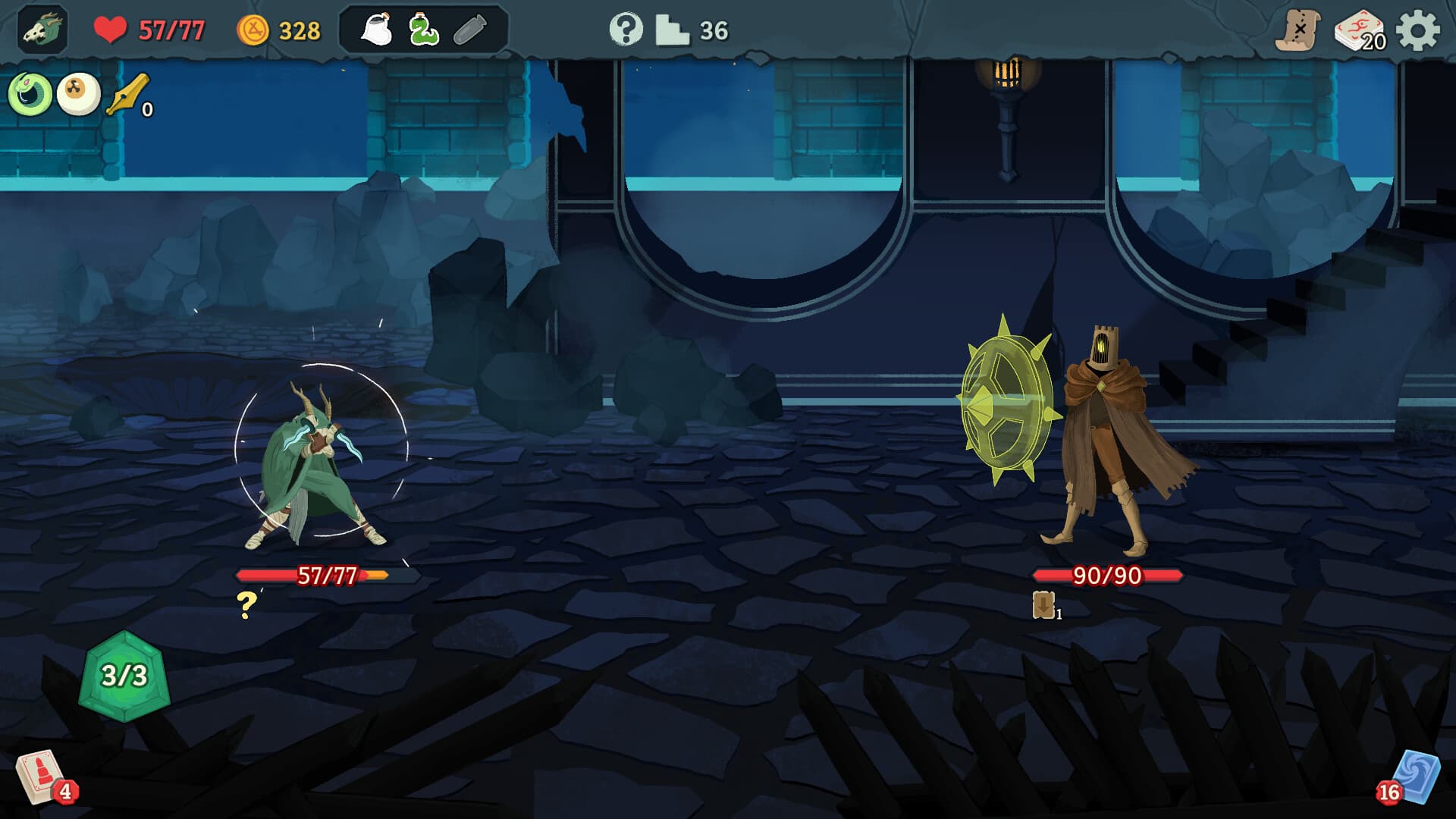1456x819 pixels.
Task: Inspect the quill status icon showing 0
Action: click(125, 96)
